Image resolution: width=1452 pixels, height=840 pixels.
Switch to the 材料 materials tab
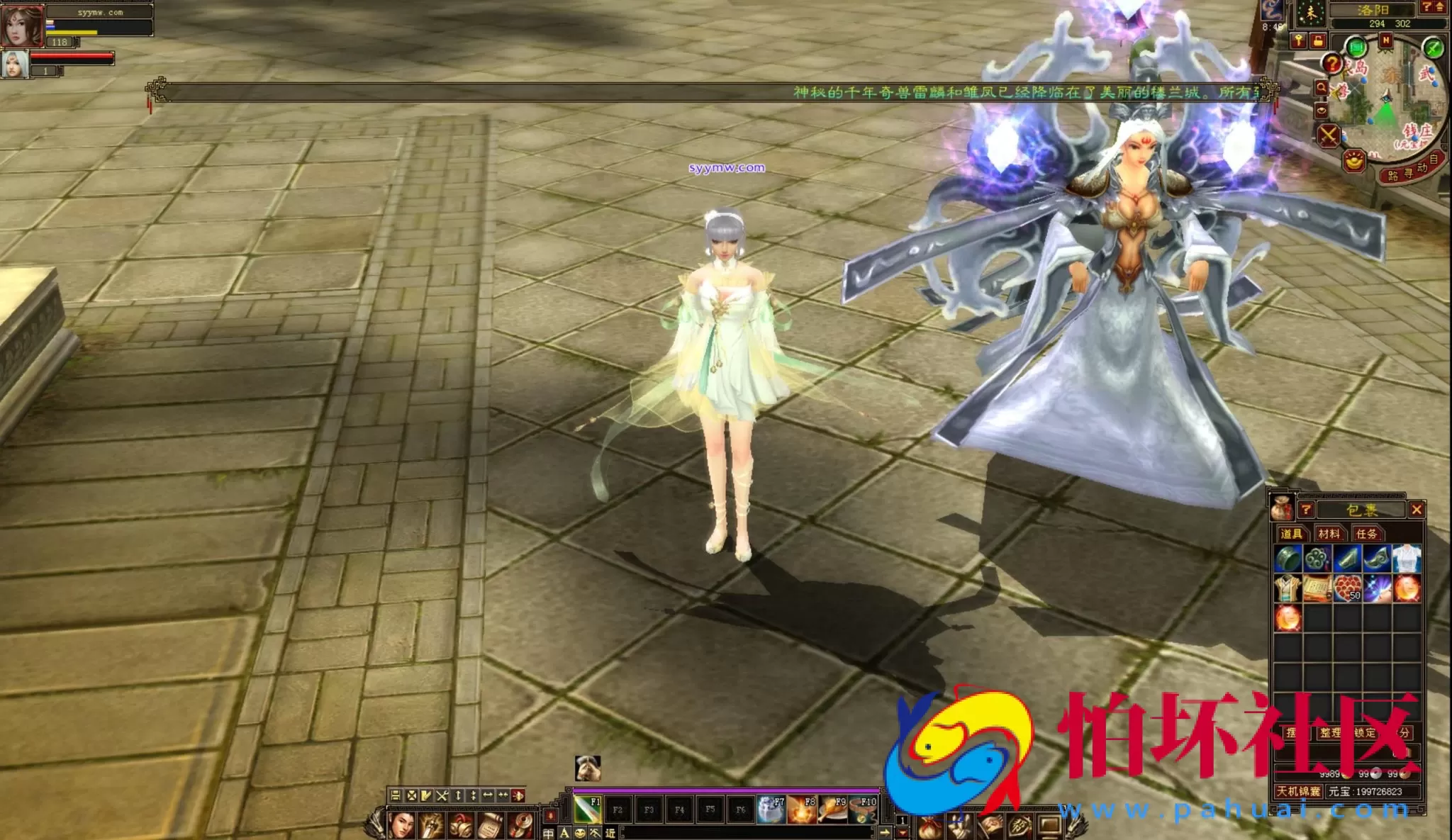(x=1329, y=533)
